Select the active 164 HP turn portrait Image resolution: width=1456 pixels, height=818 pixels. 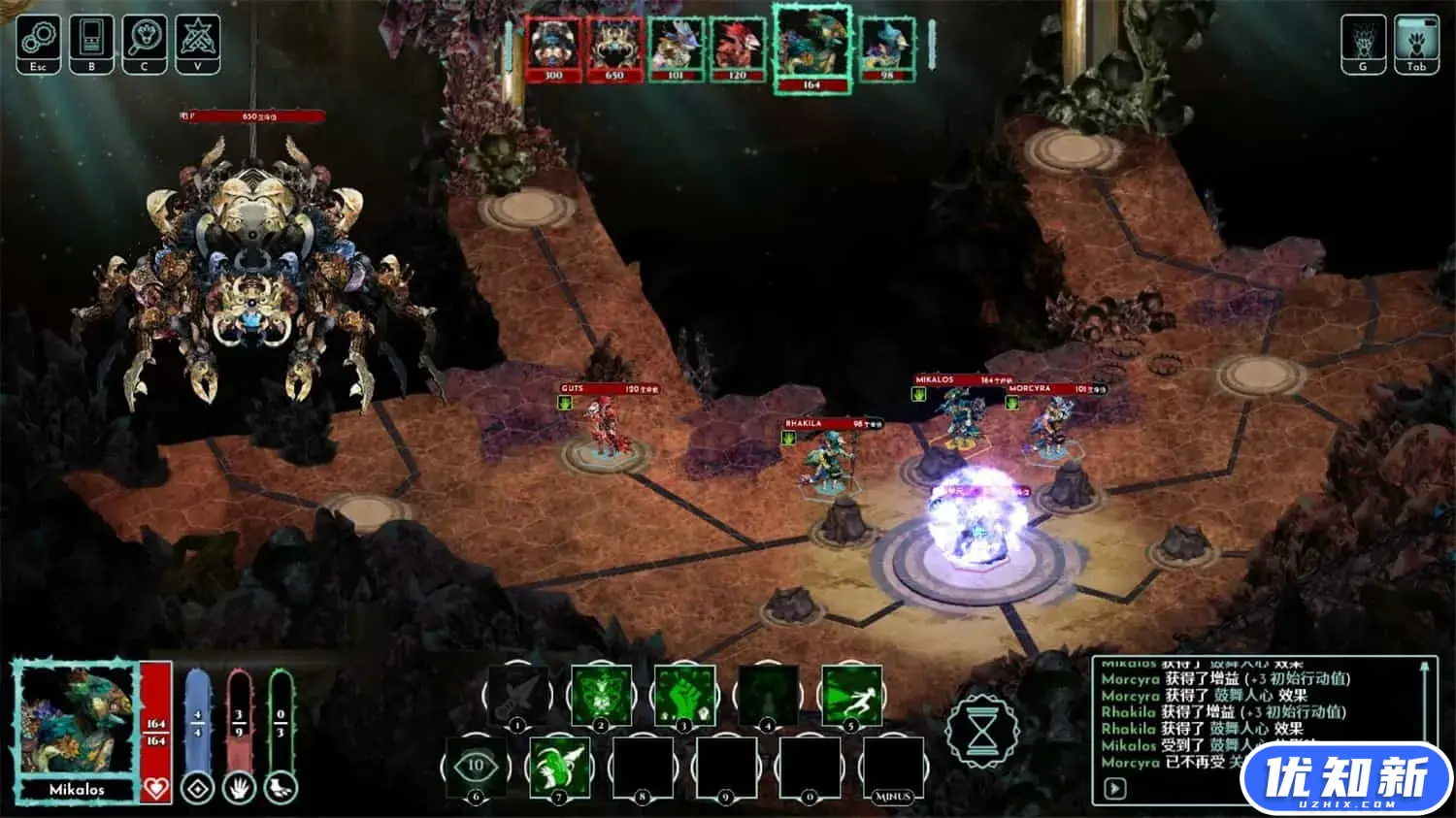point(811,47)
